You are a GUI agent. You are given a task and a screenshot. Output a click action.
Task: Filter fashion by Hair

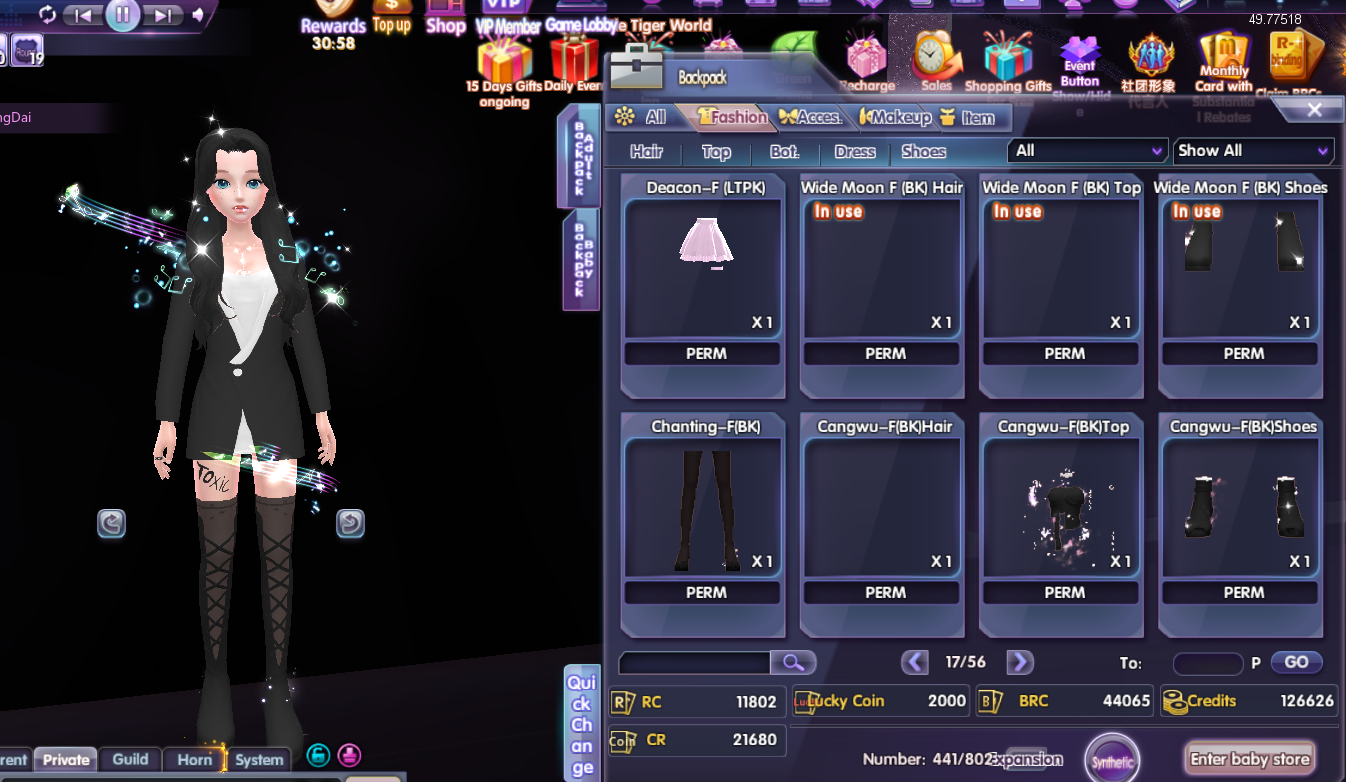click(646, 152)
